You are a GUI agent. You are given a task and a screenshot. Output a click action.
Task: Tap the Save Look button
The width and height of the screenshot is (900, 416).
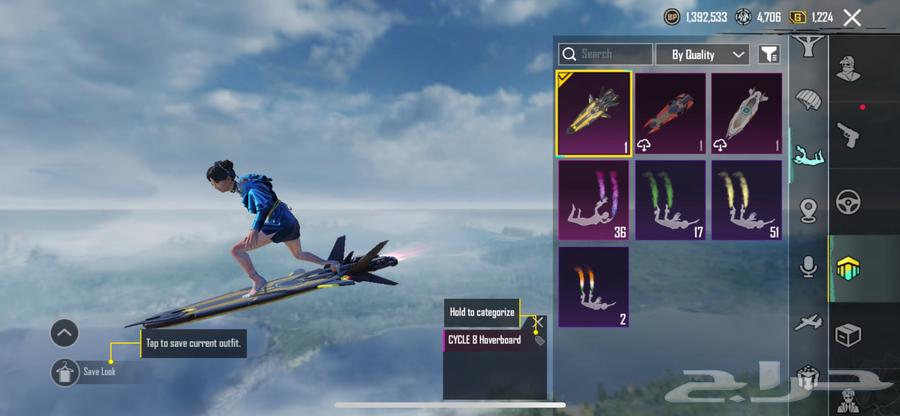pyautogui.click(x=65, y=371)
